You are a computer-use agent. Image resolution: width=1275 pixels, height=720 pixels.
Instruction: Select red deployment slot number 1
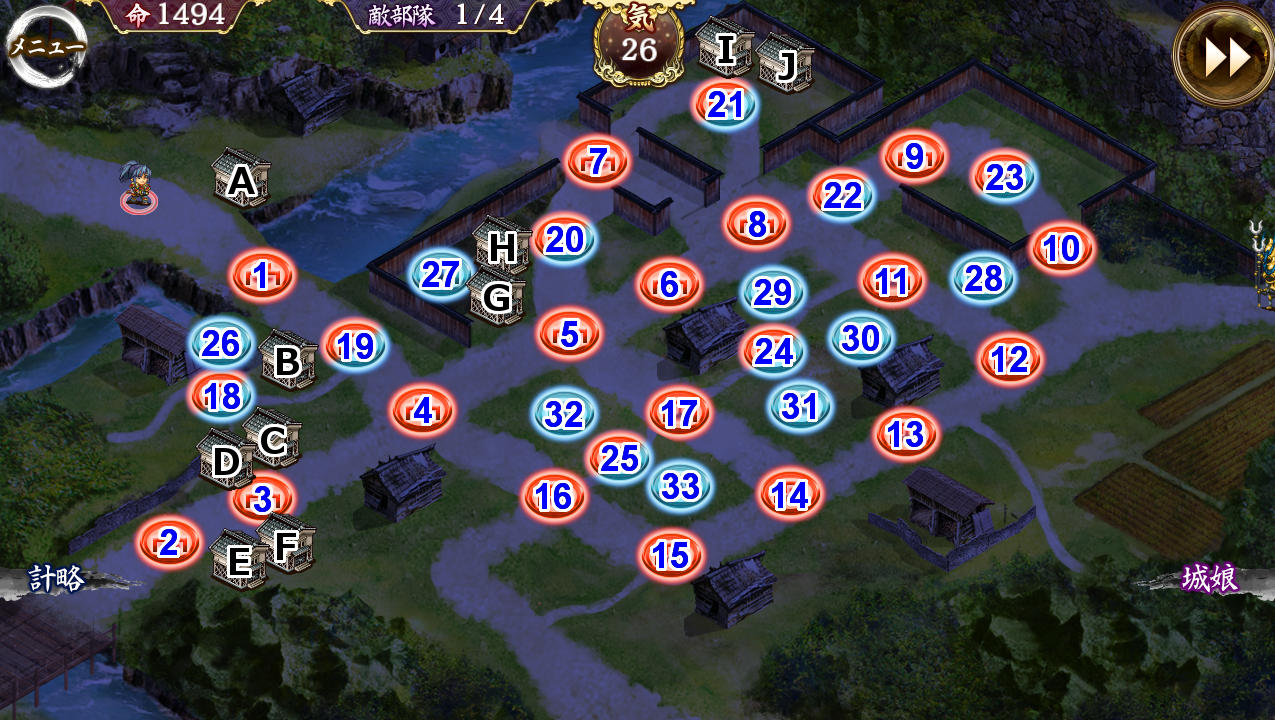point(262,275)
